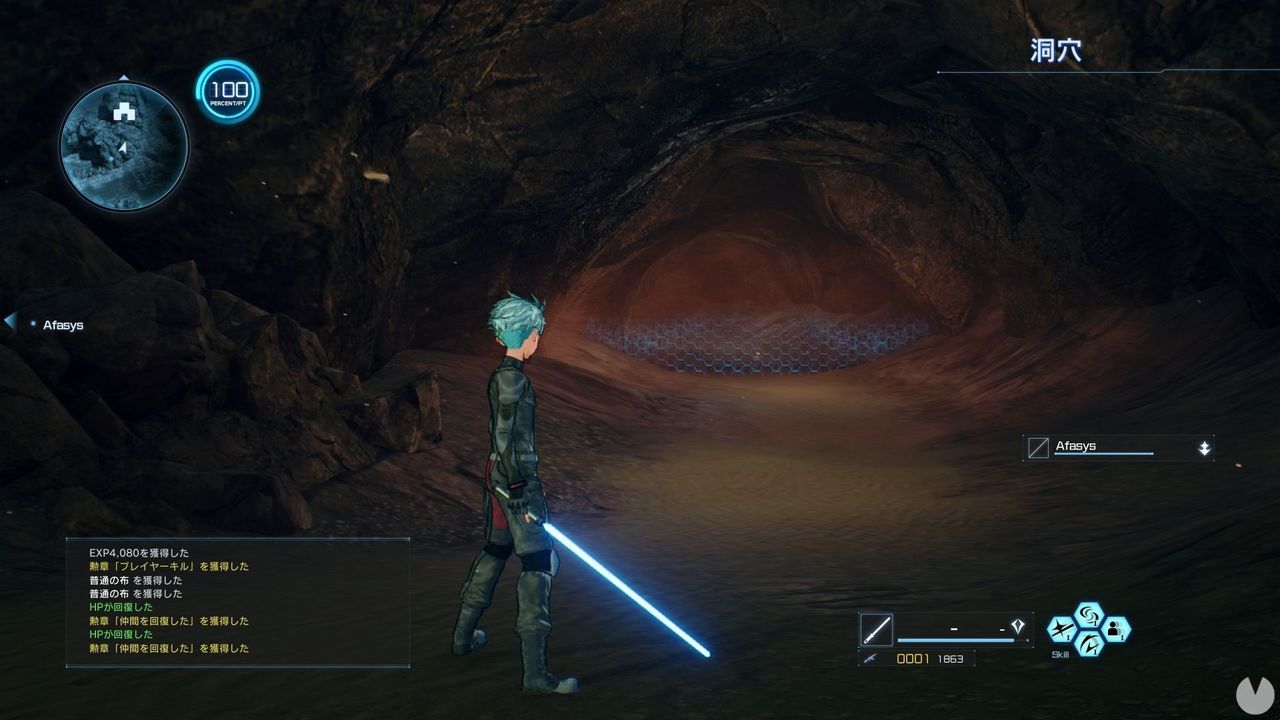Click the top skill hexagon above the star icon
Image resolution: width=1280 pixels, height=720 pixels.
tap(1090, 613)
